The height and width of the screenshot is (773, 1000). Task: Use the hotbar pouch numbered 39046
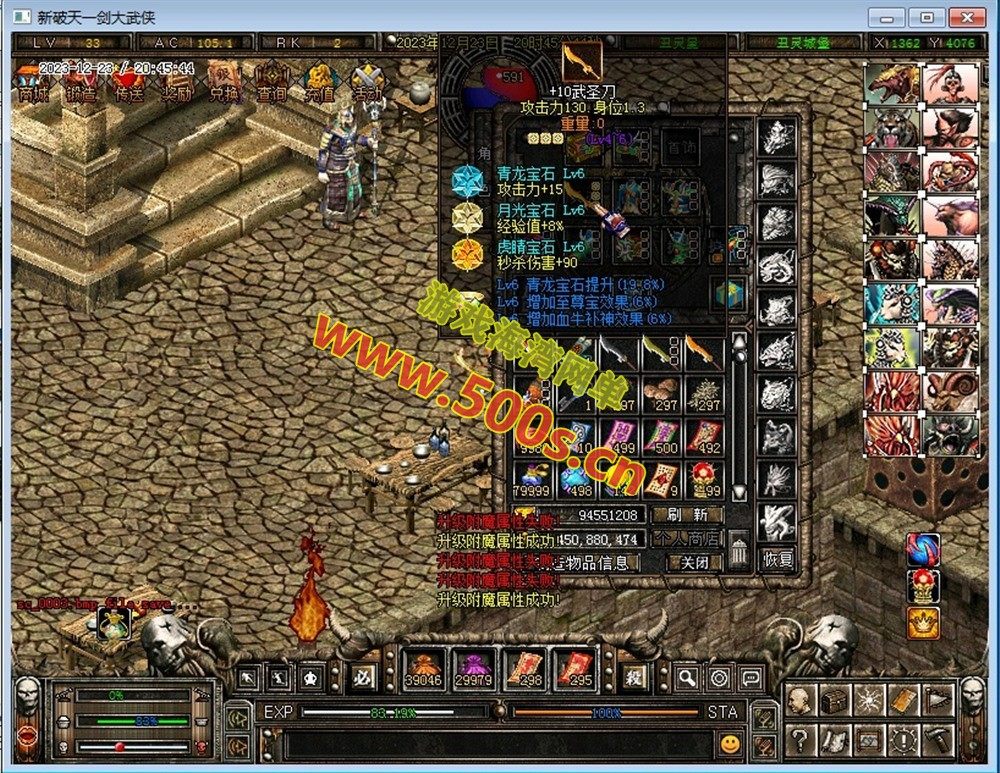click(x=423, y=669)
